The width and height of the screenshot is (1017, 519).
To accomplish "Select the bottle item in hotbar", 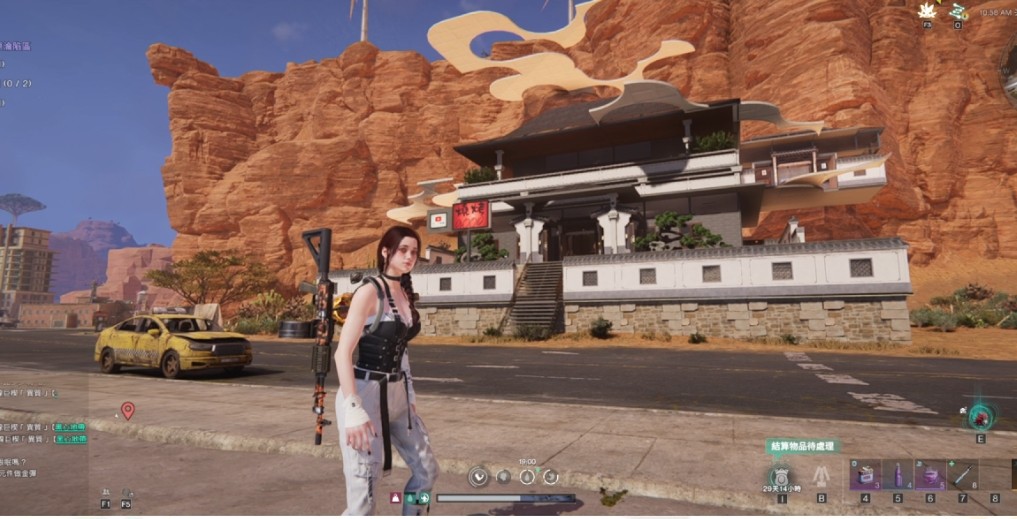I will coord(897,475).
